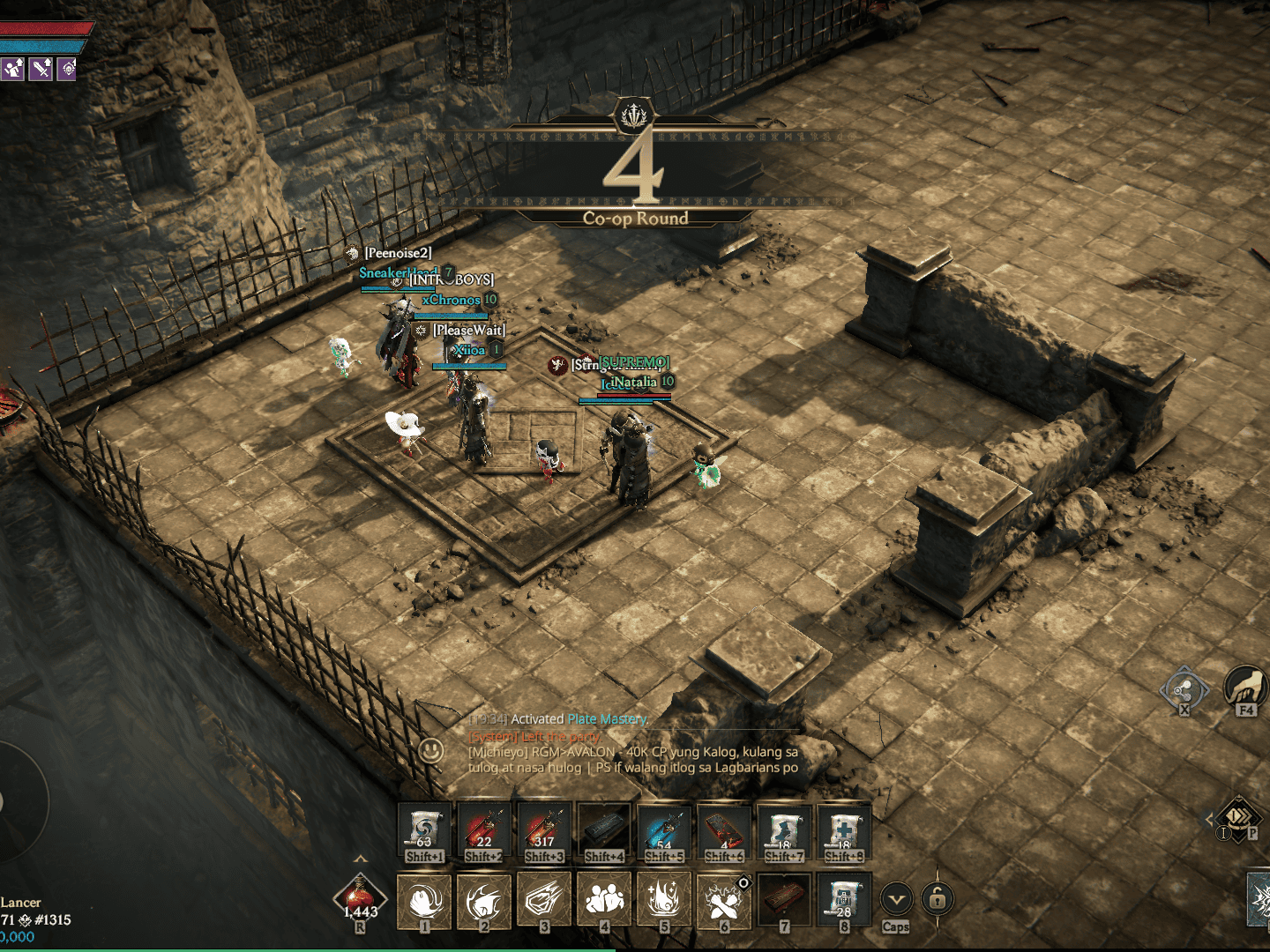1270x952 pixels.
Task: Use the red health potion
Action: tap(360, 898)
